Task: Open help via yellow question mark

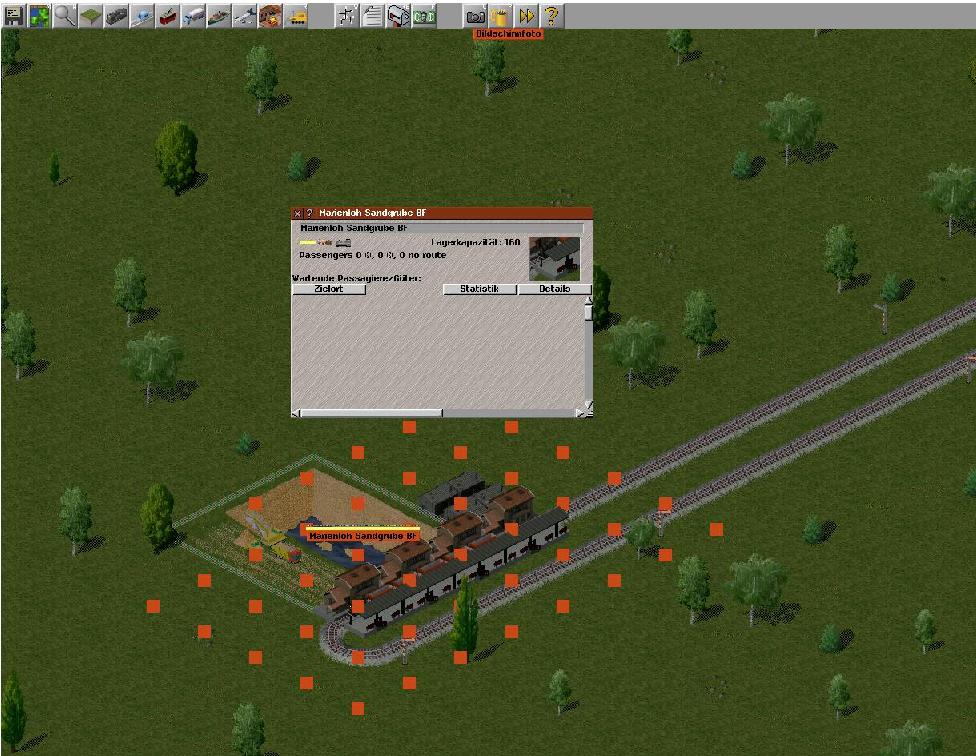Action: pos(551,15)
